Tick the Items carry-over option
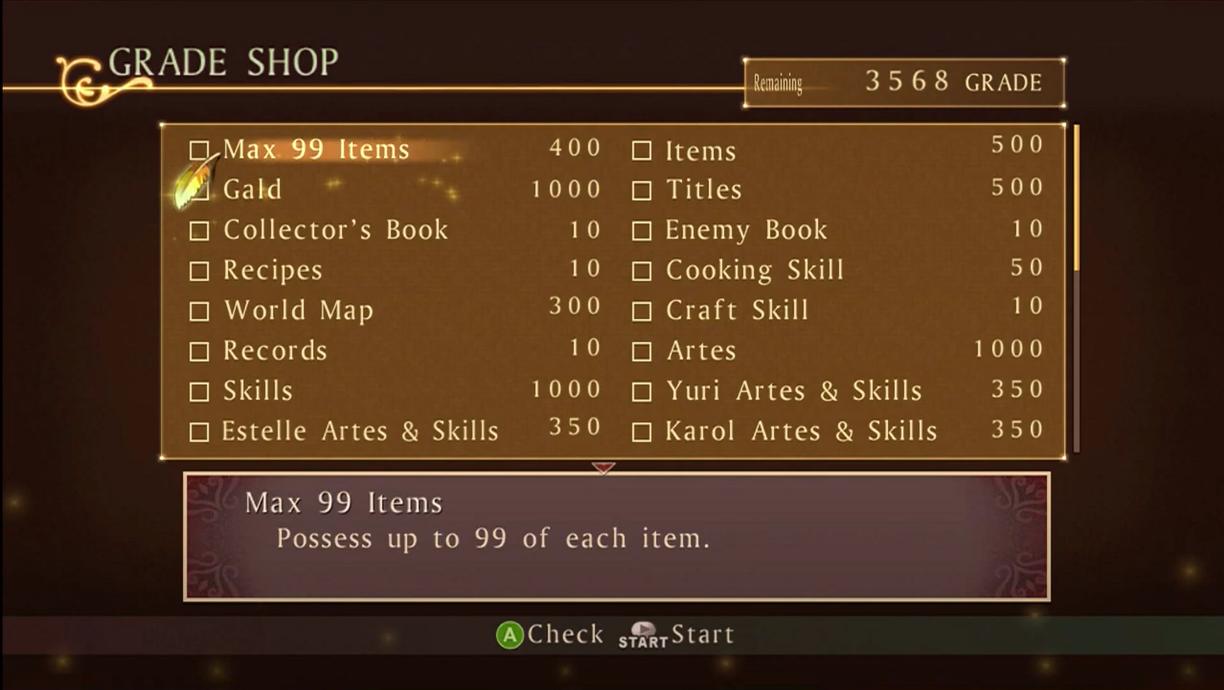This screenshot has width=1224, height=690. (x=642, y=151)
